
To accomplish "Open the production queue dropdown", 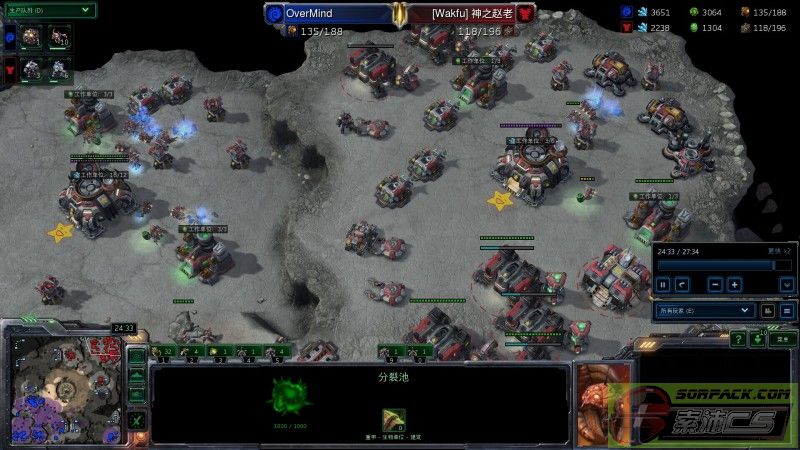I will click(49, 10).
